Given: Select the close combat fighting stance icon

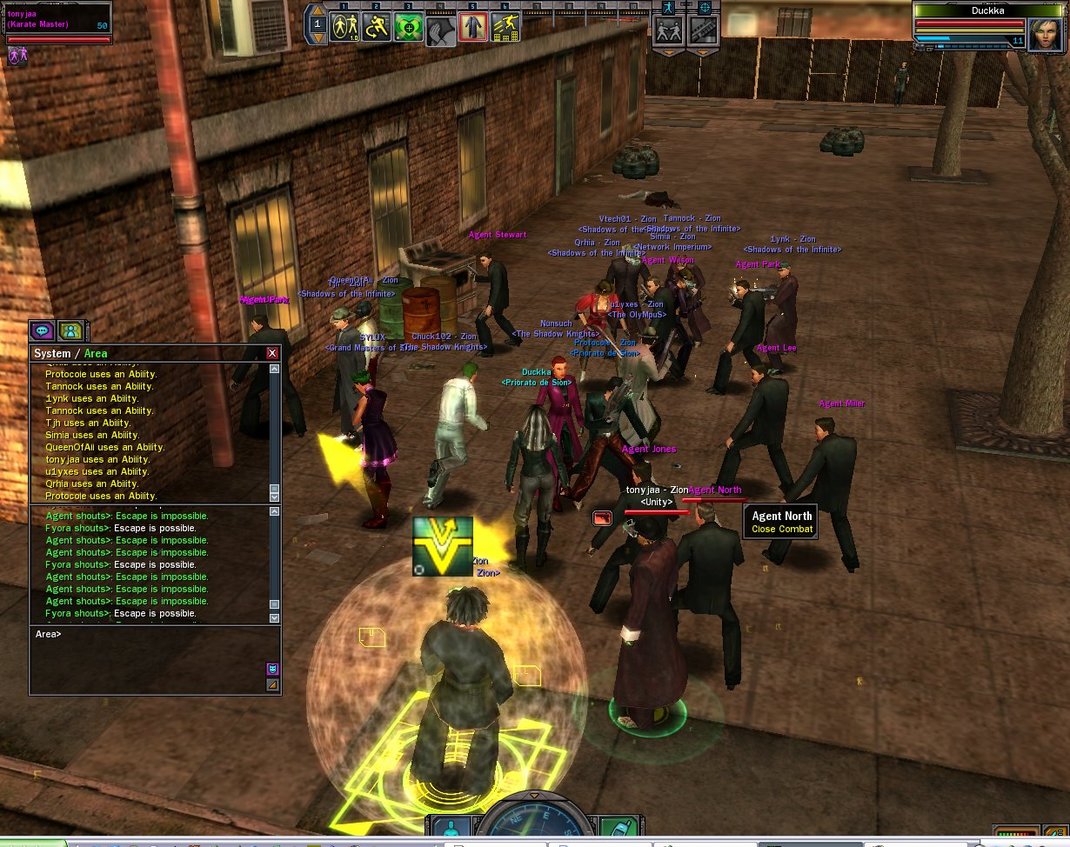Looking at the screenshot, I should pos(669,29).
